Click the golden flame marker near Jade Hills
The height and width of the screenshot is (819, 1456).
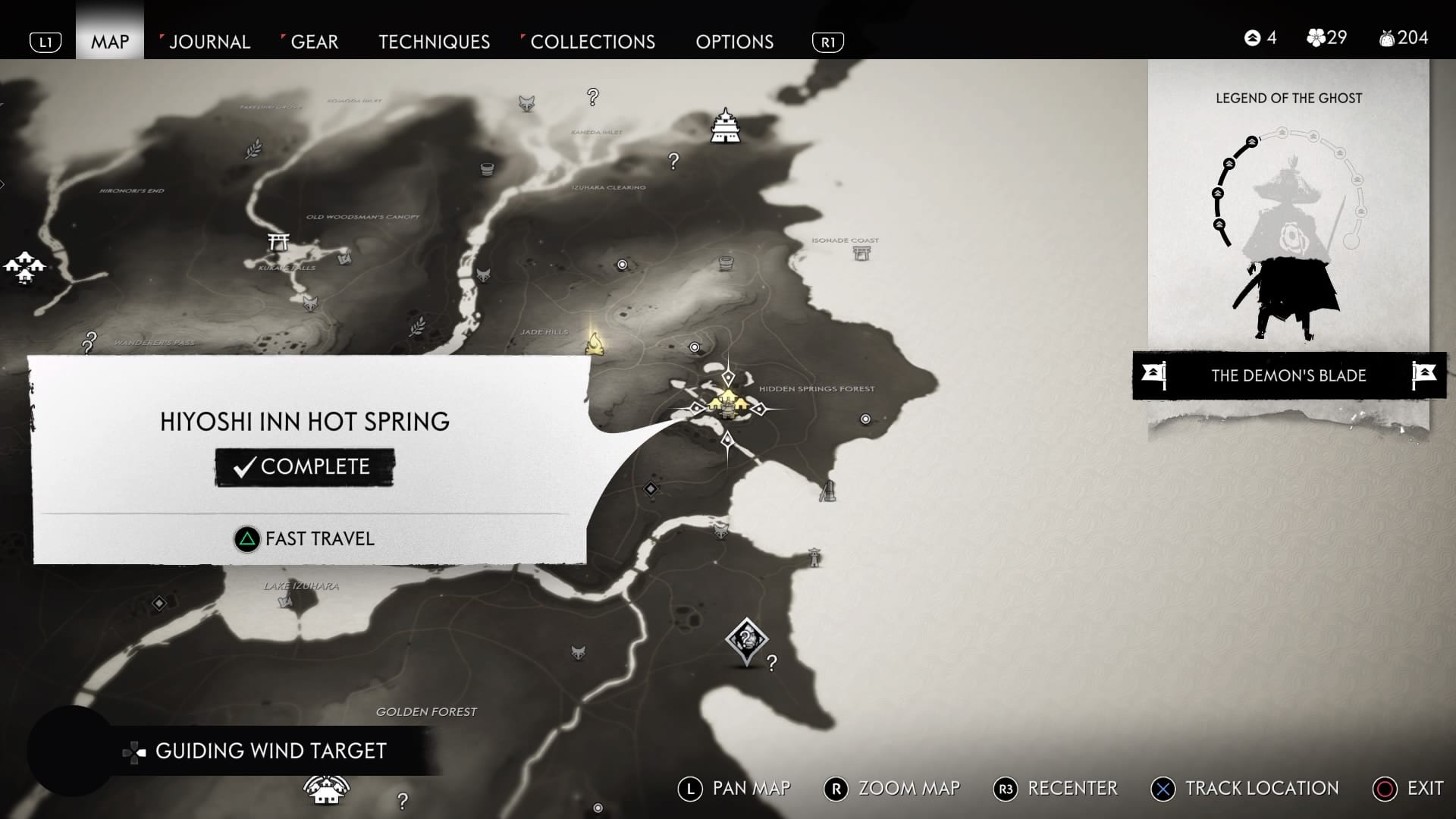[595, 344]
